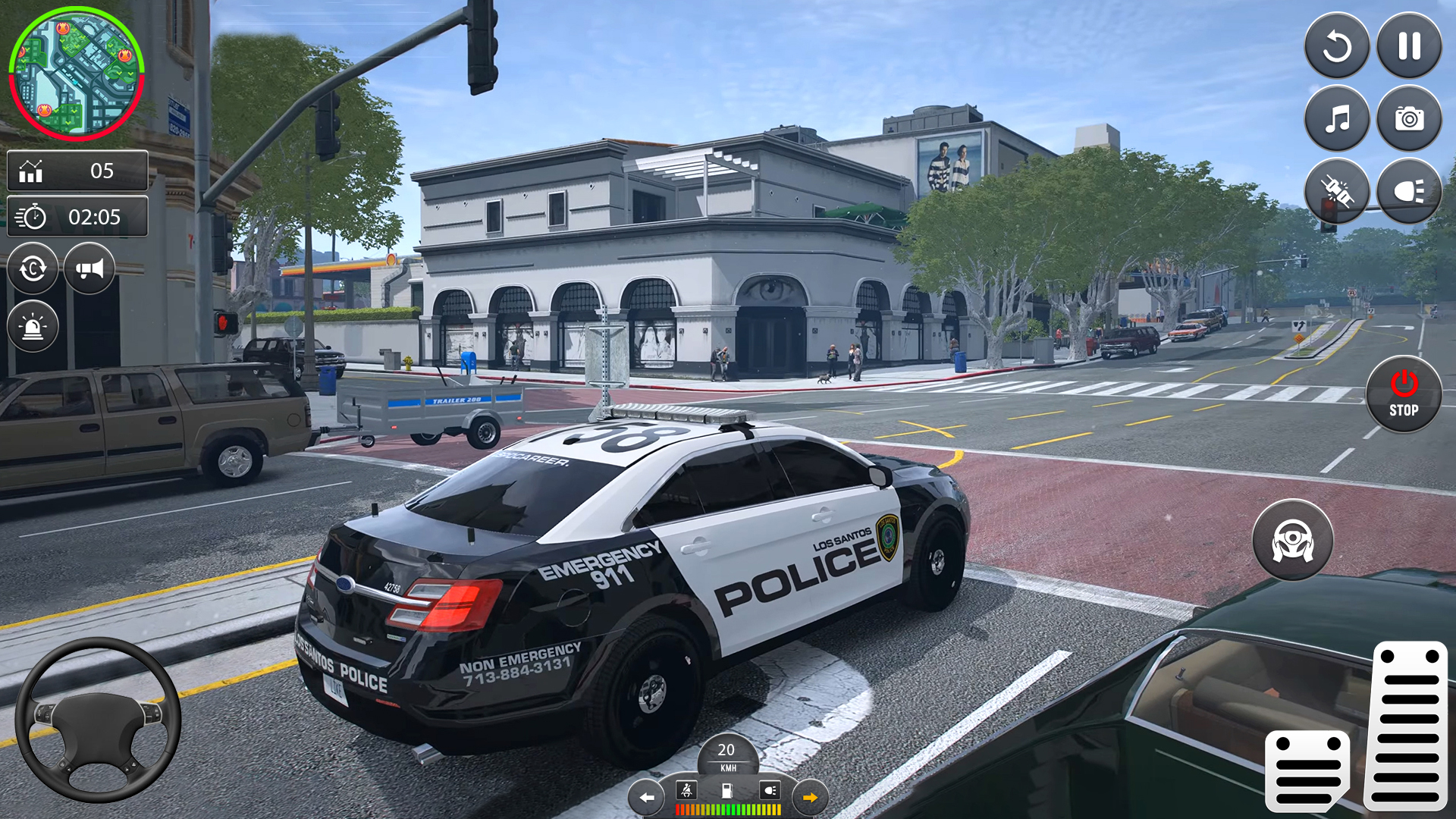The width and height of the screenshot is (1456, 819).
Task: Toggle the siren on the police car
Action: (x=31, y=326)
